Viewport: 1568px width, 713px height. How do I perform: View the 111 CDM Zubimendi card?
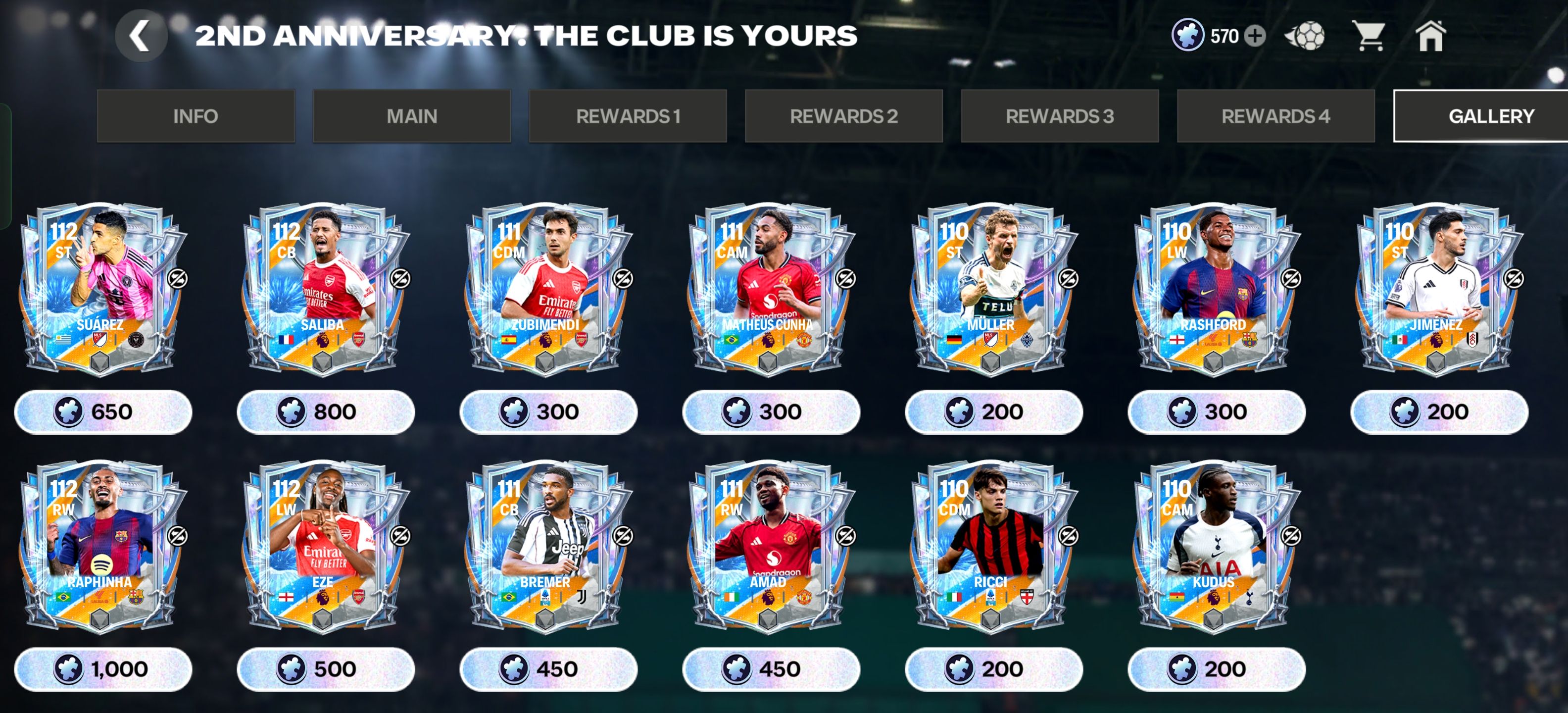(546, 287)
